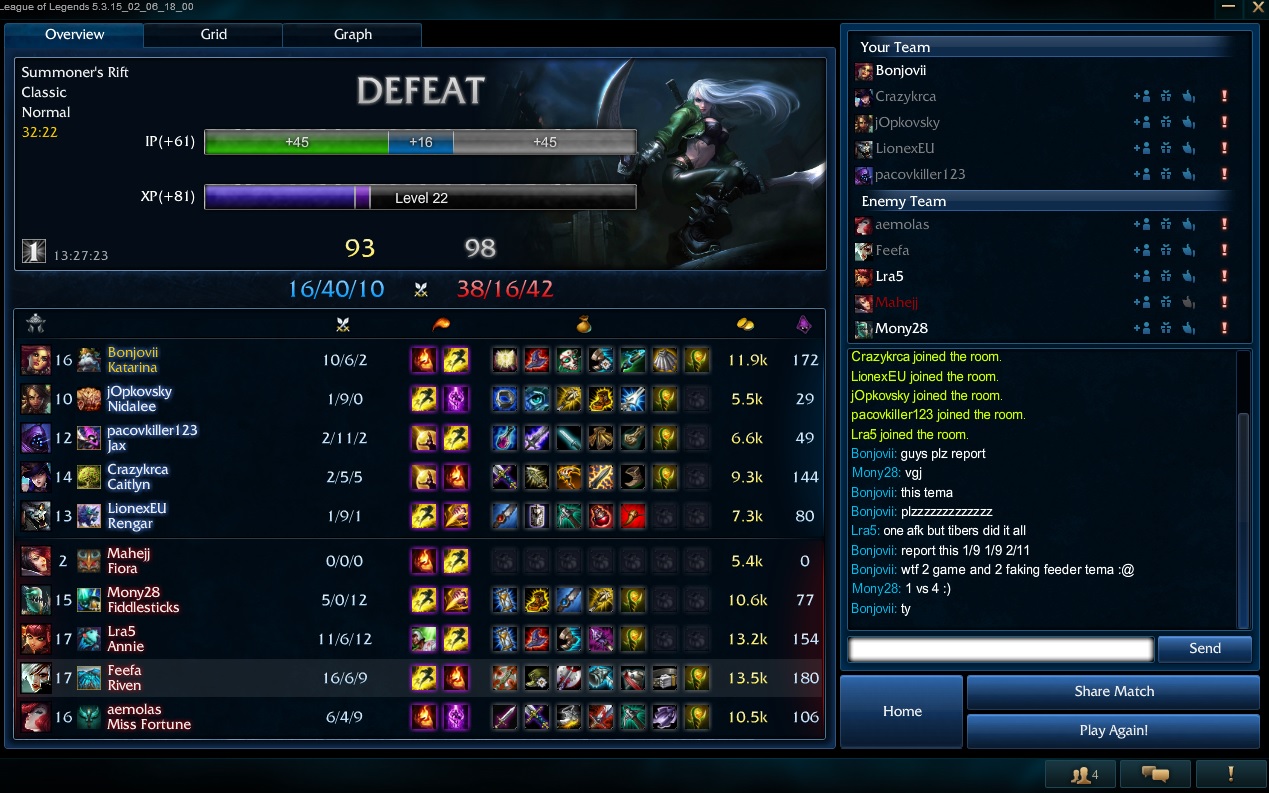This screenshot has width=1269, height=793.
Task: Focus the chat text input field
Action: (x=1000, y=649)
